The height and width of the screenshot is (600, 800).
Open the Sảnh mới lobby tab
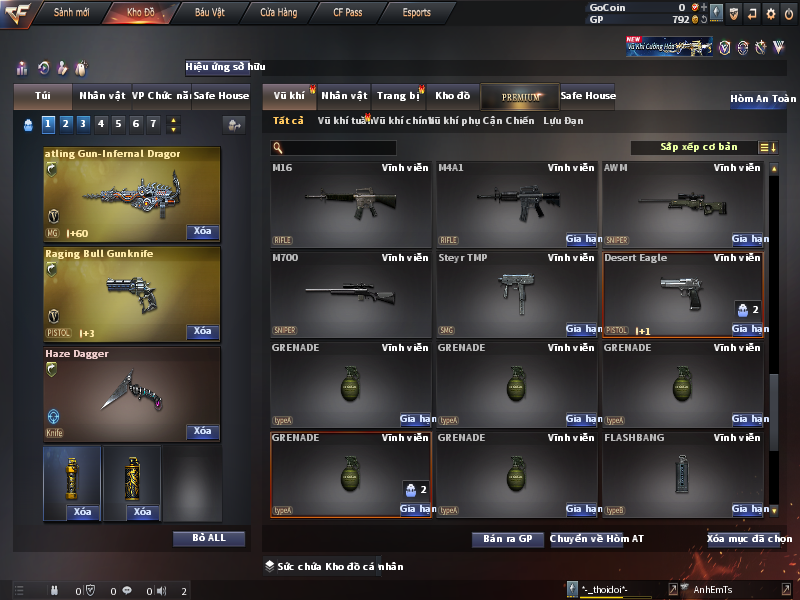[72, 13]
